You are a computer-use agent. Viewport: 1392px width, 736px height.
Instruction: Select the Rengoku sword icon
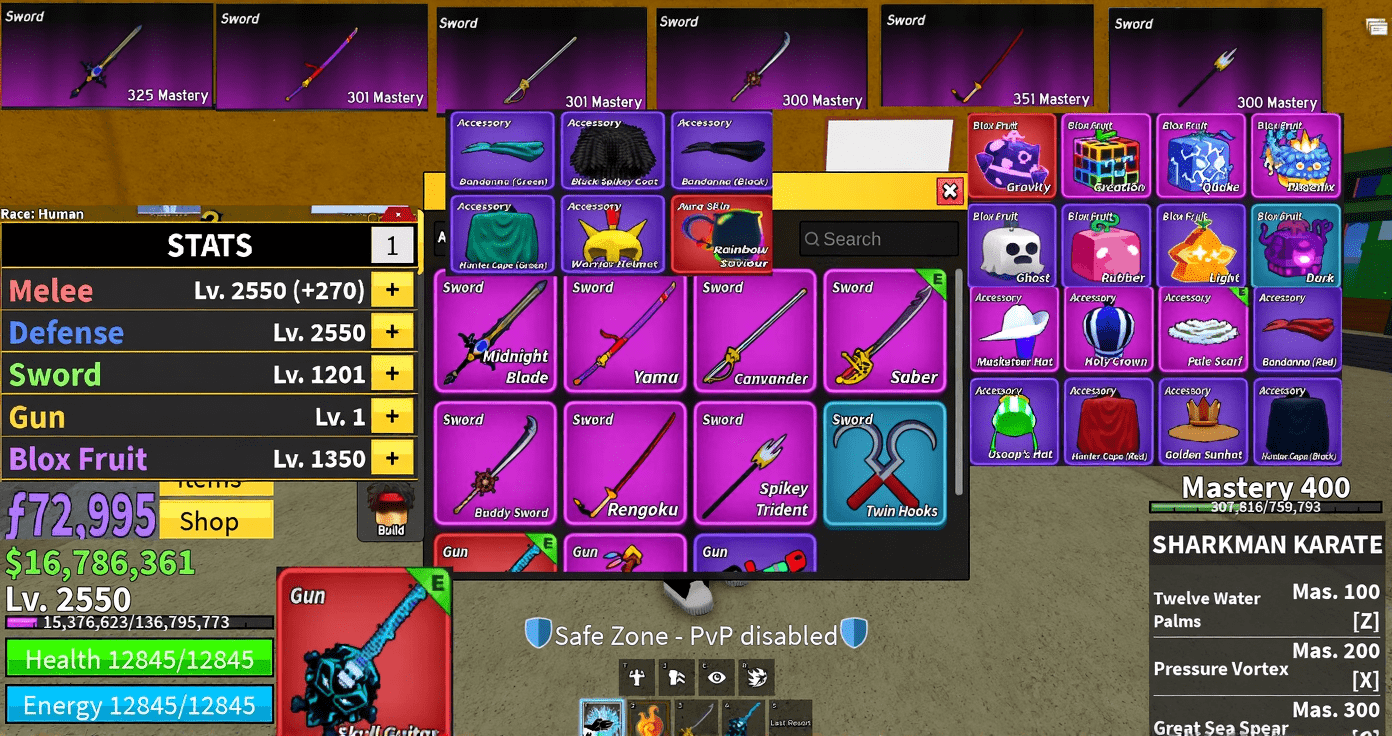(x=625, y=463)
